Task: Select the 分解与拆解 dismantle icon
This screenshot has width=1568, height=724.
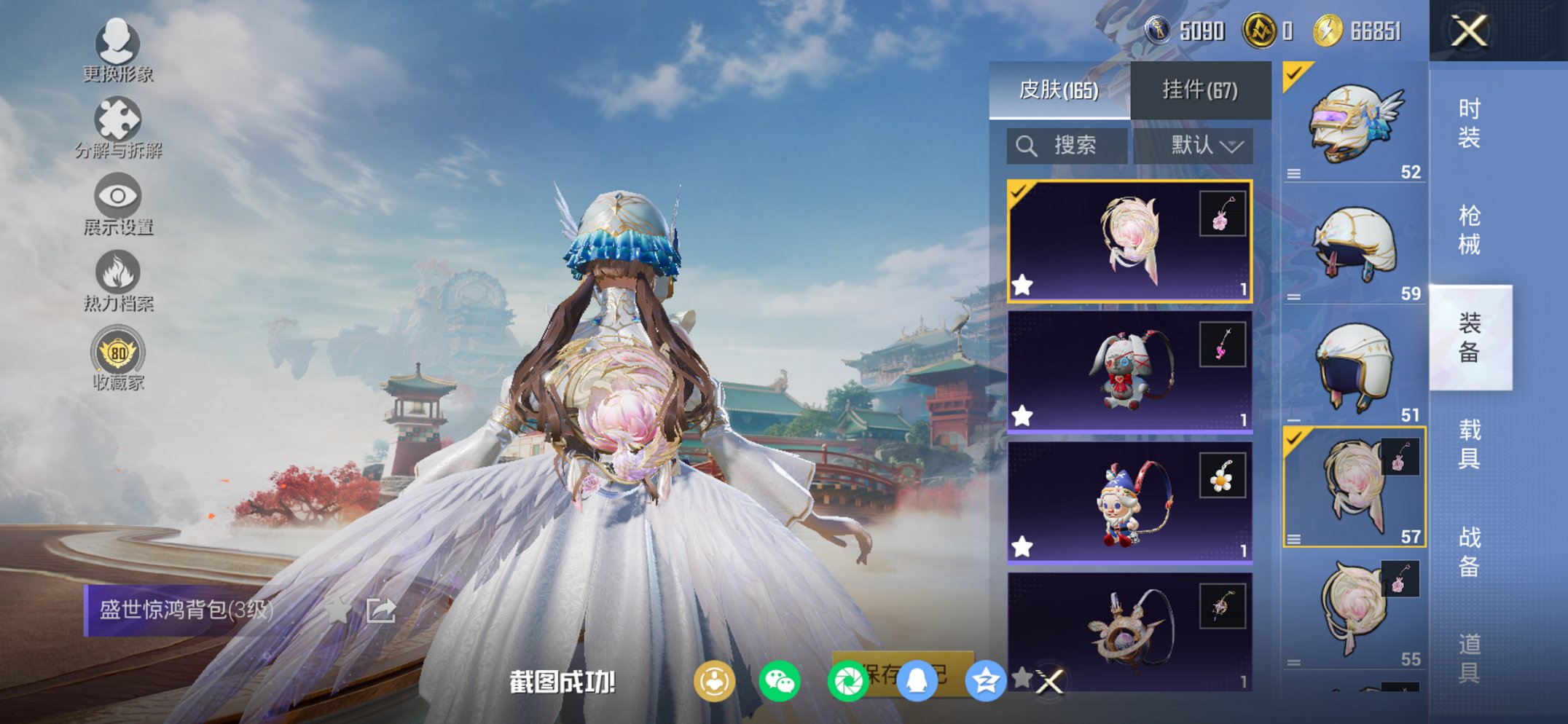Action: point(120,120)
